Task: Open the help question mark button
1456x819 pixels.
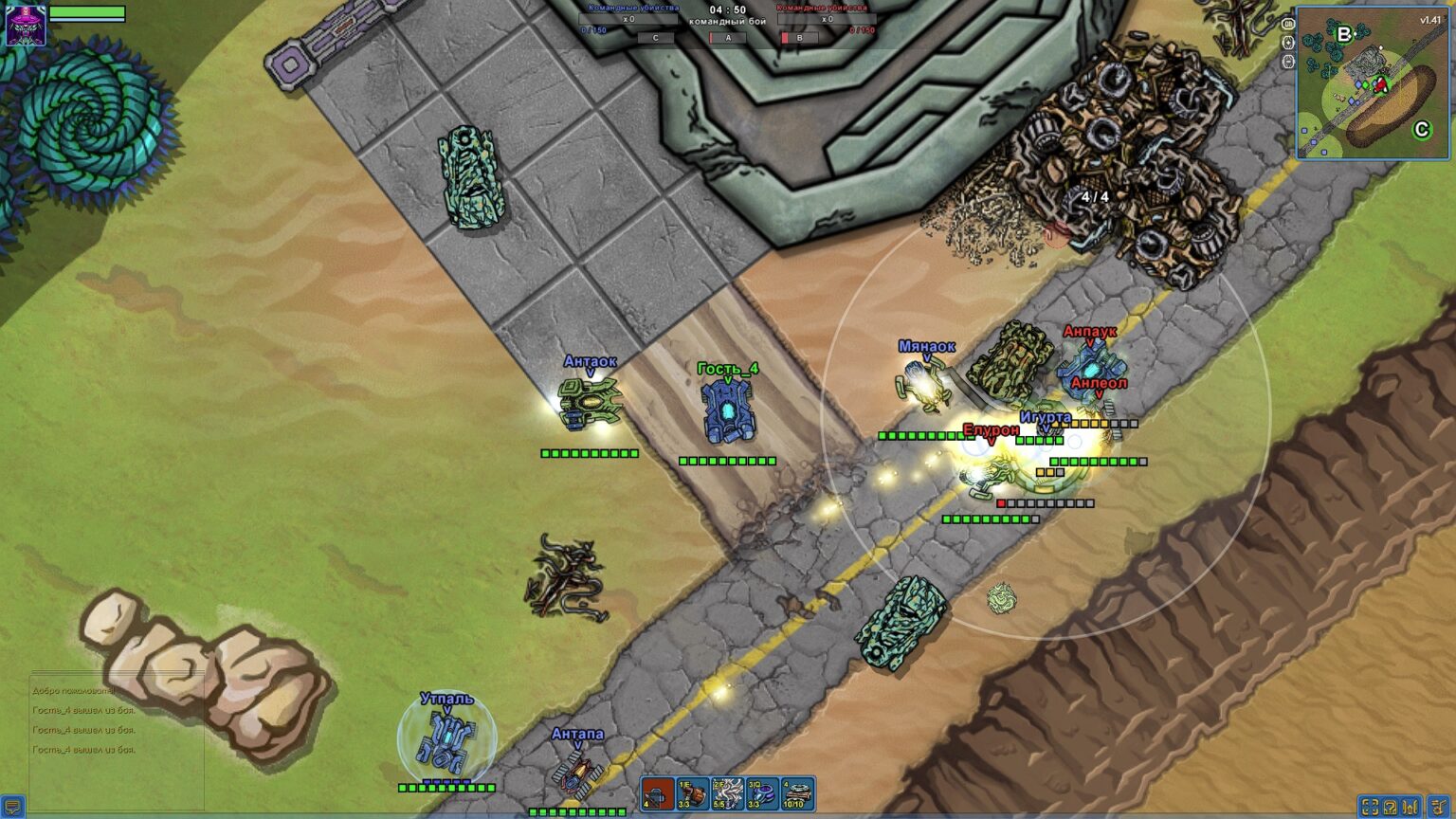Action: pos(1391,807)
